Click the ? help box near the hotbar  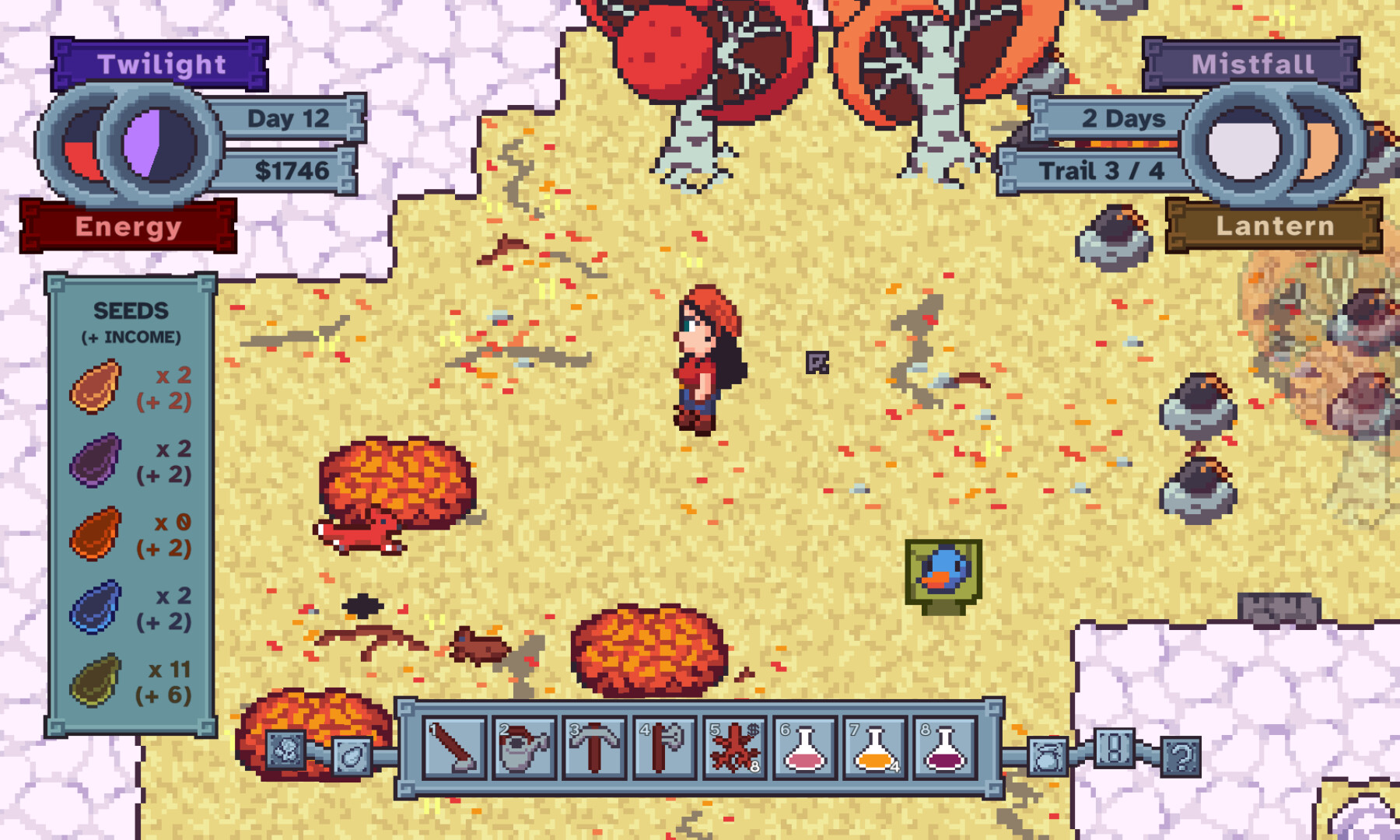pyautogui.click(x=1179, y=755)
